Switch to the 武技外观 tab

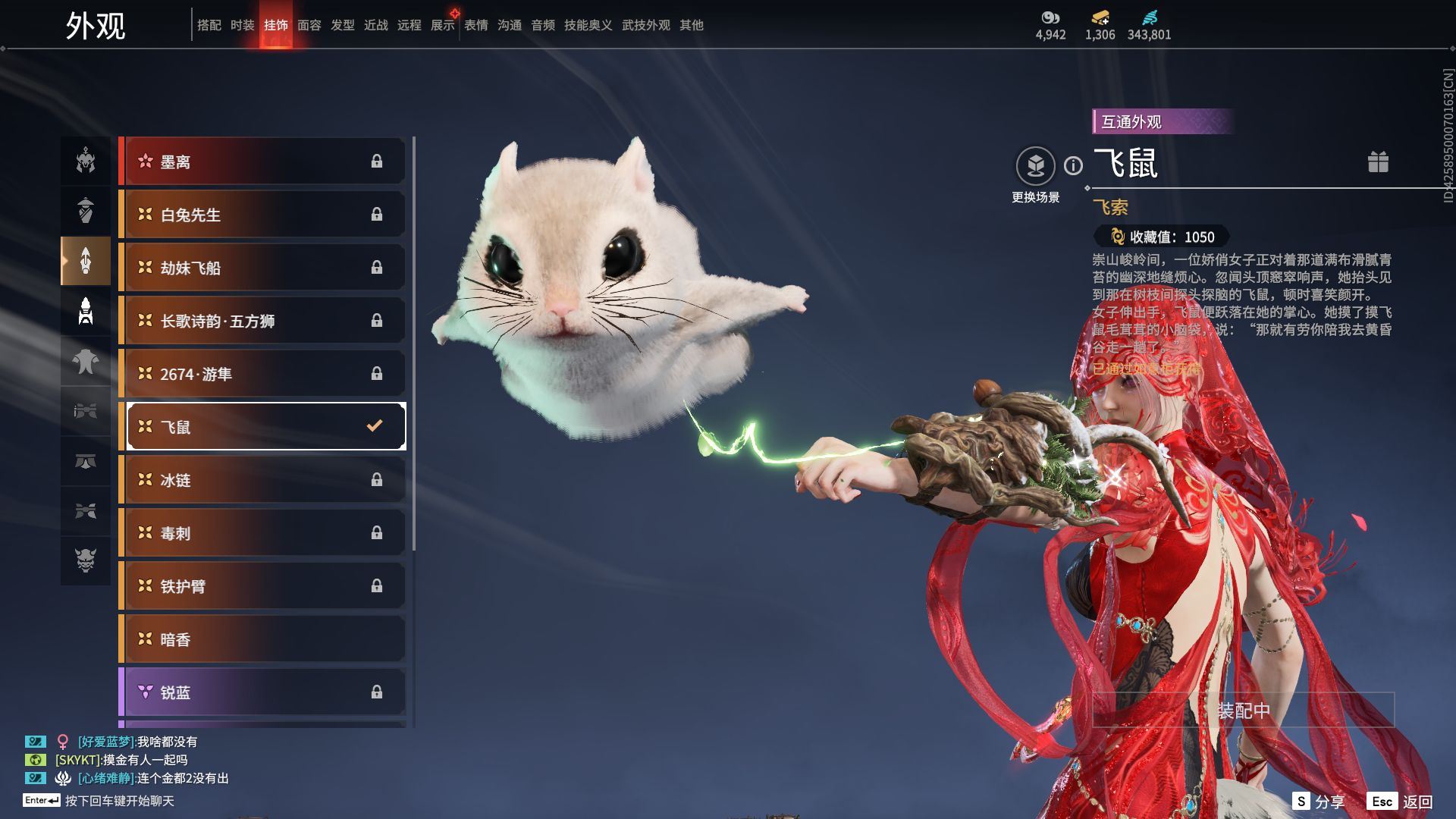(x=645, y=25)
